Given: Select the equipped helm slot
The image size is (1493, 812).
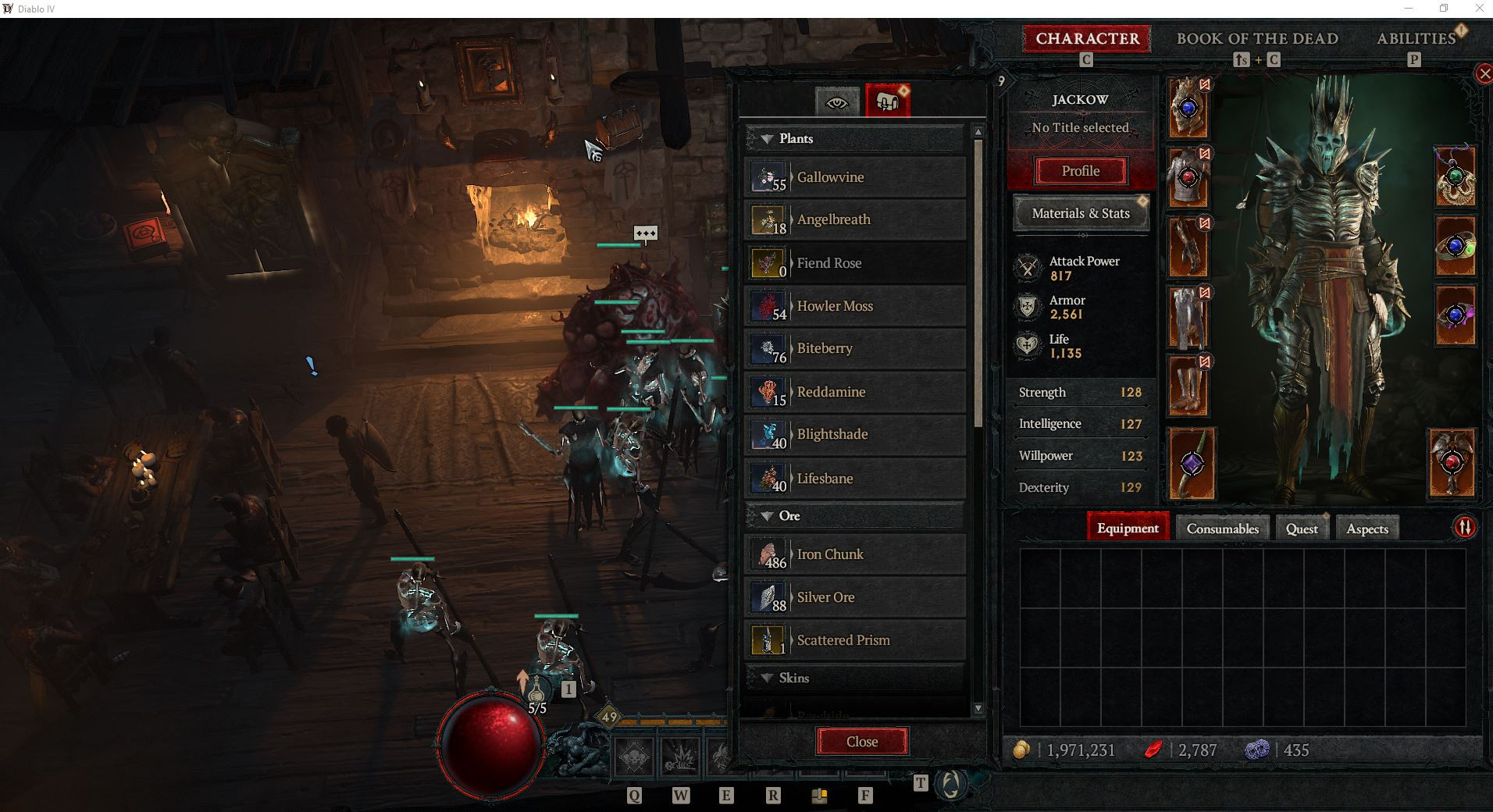Looking at the screenshot, I should pos(1188,109).
